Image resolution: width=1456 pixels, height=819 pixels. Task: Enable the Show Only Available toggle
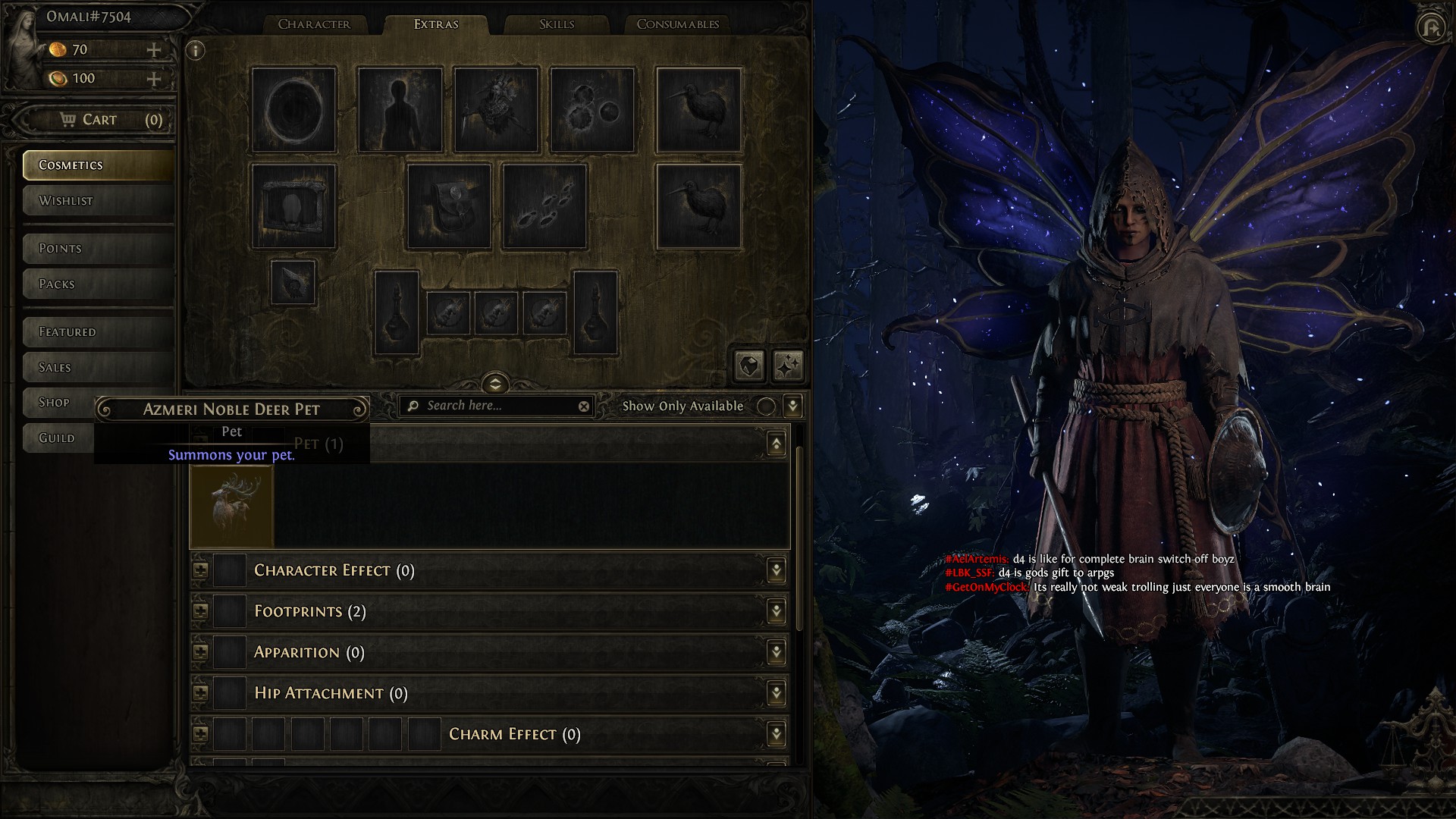pos(766,406)
